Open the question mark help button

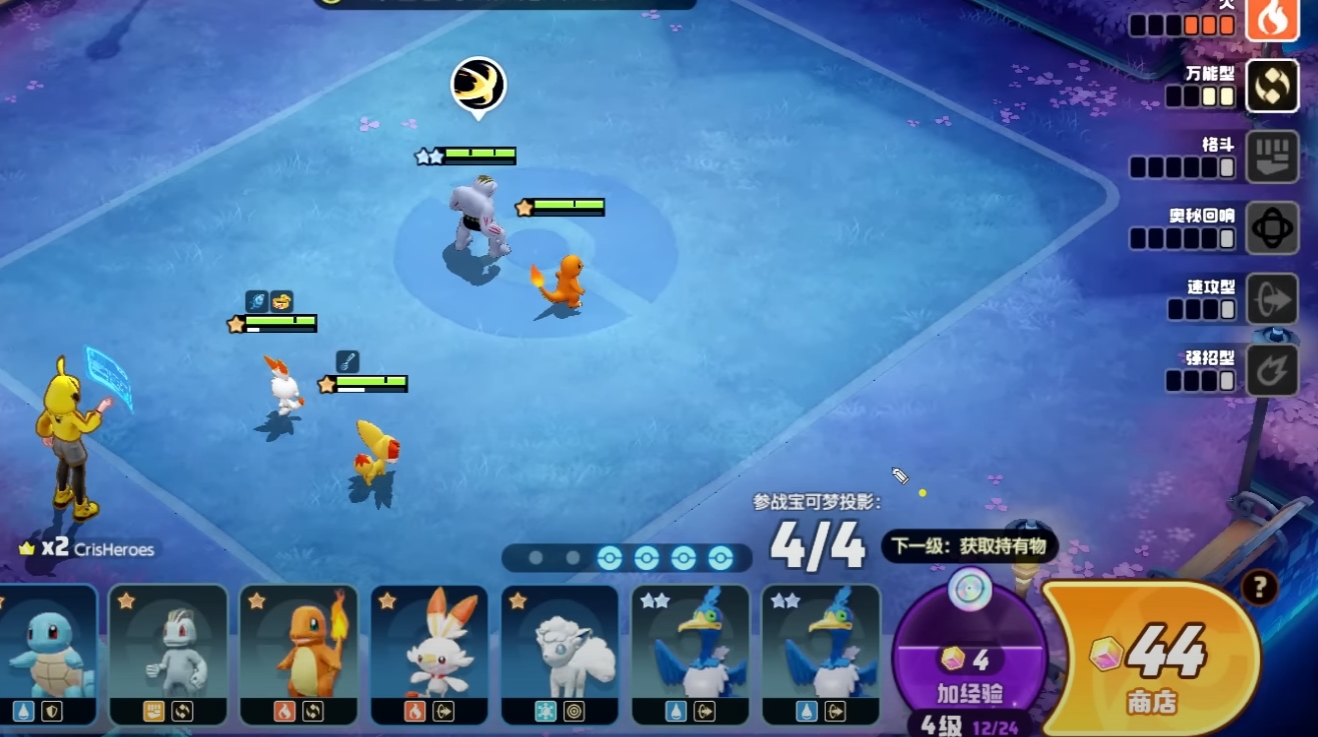[1259, 588]
